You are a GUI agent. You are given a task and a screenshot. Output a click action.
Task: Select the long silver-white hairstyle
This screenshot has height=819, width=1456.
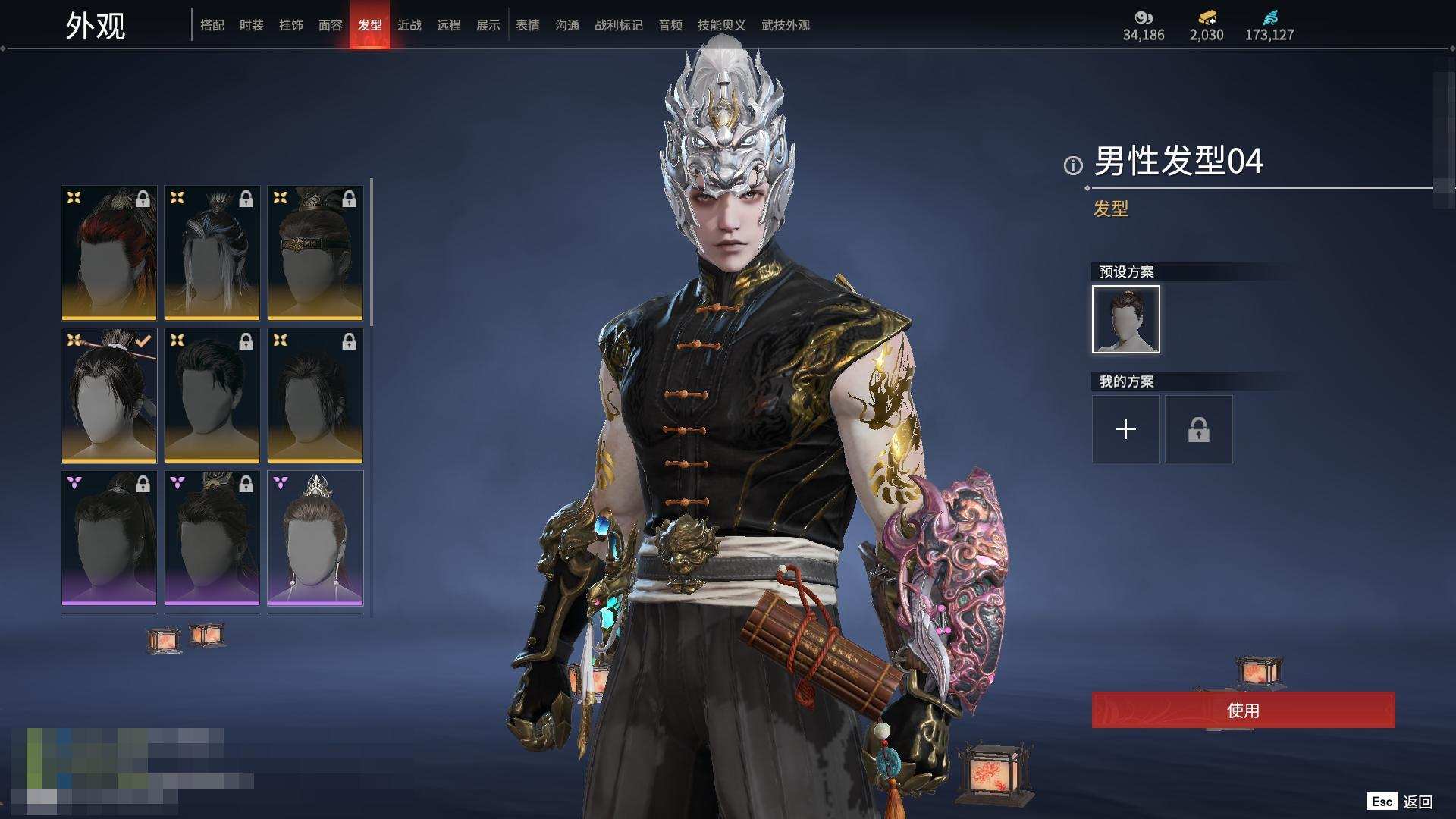[212, 253]
